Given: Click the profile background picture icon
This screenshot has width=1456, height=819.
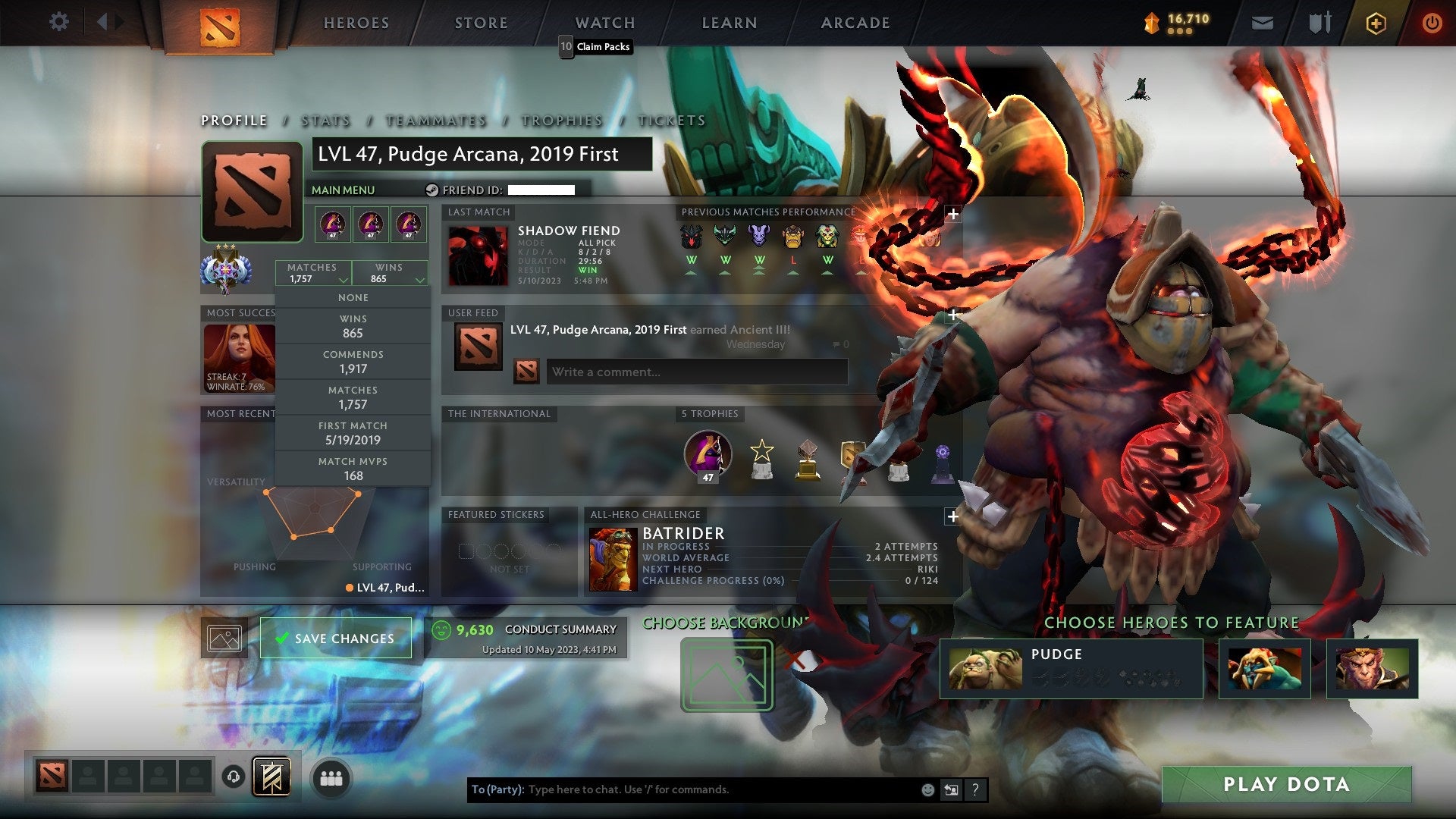Looking at the screenshot, I should [222, 638].
